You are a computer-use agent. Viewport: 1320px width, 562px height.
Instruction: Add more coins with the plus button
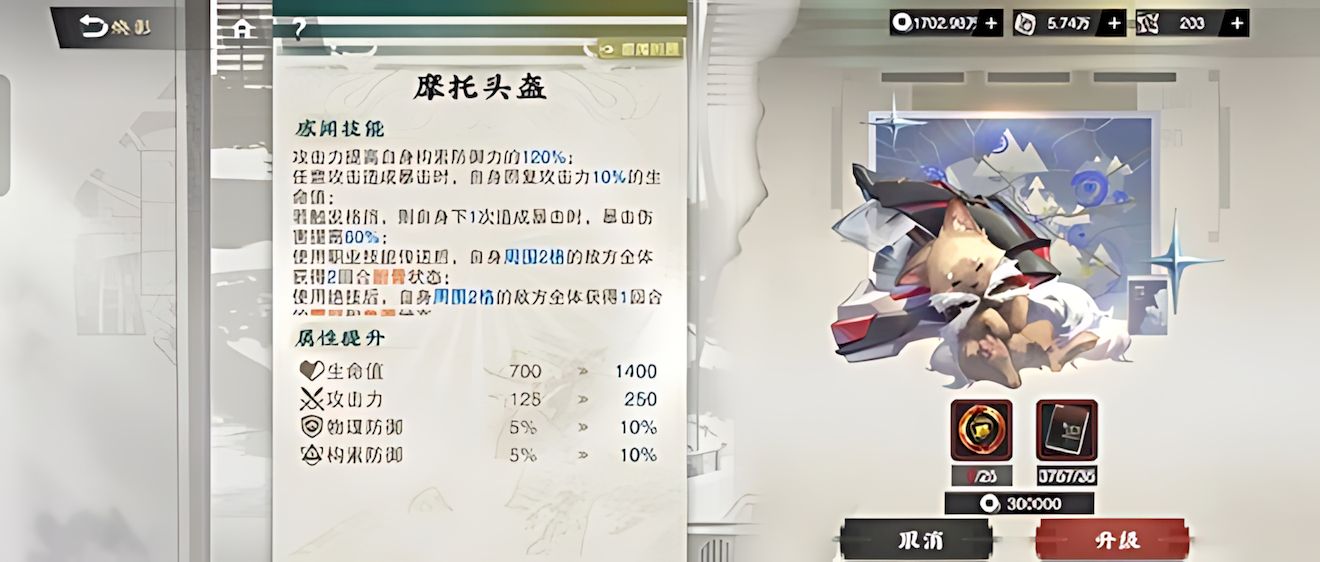990,24
